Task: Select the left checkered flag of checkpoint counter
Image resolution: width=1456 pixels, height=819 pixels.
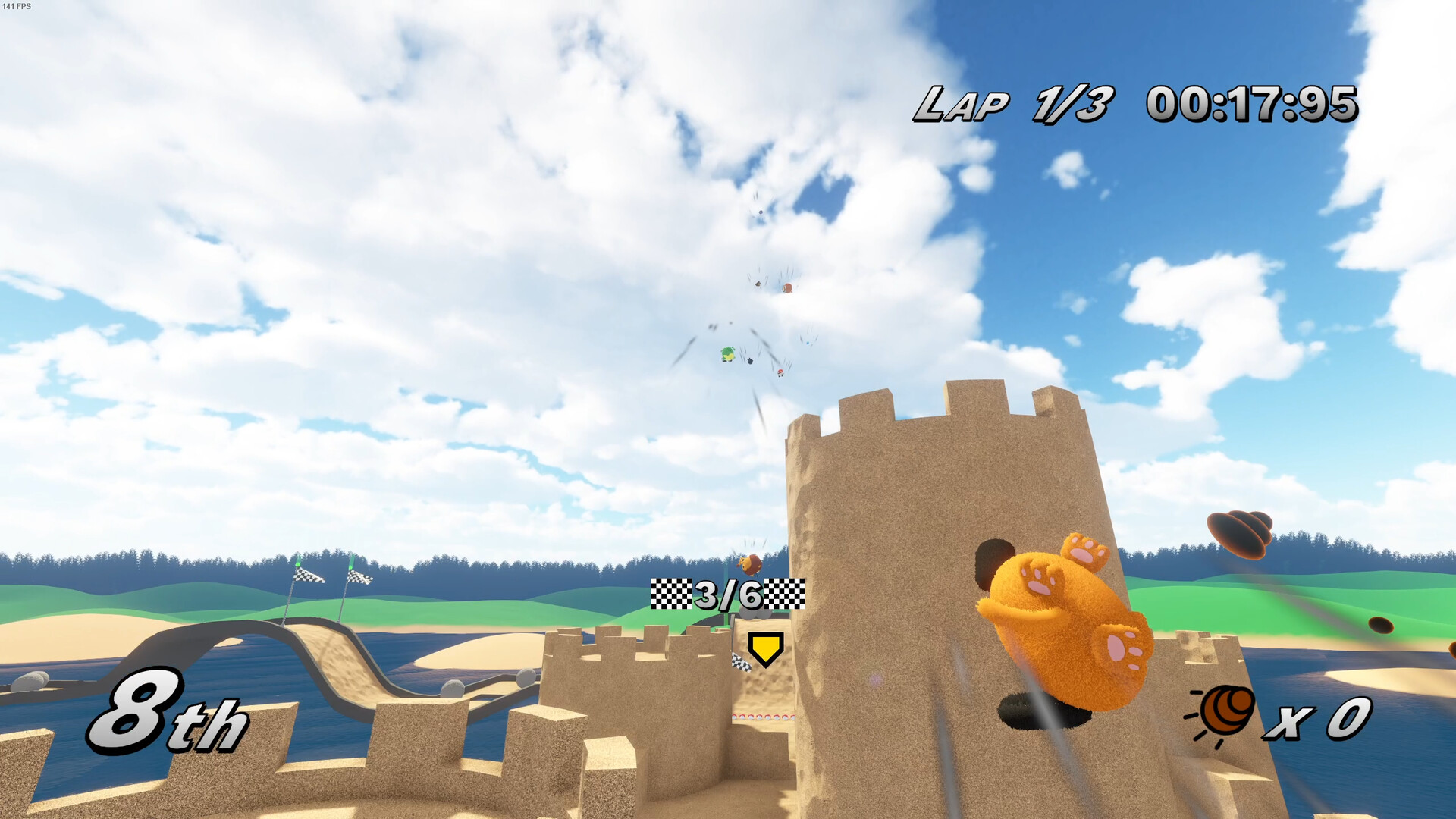Action: click(672, 594)
